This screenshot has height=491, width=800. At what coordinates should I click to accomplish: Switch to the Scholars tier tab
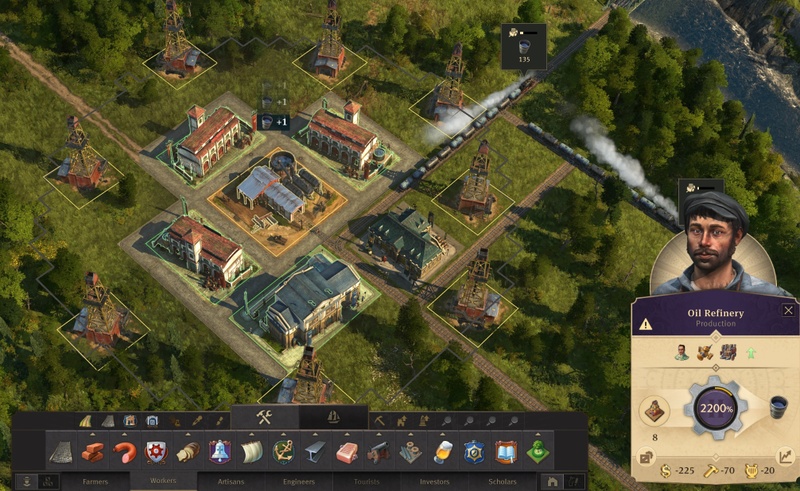pyautogui.click(x=501, y=481)
